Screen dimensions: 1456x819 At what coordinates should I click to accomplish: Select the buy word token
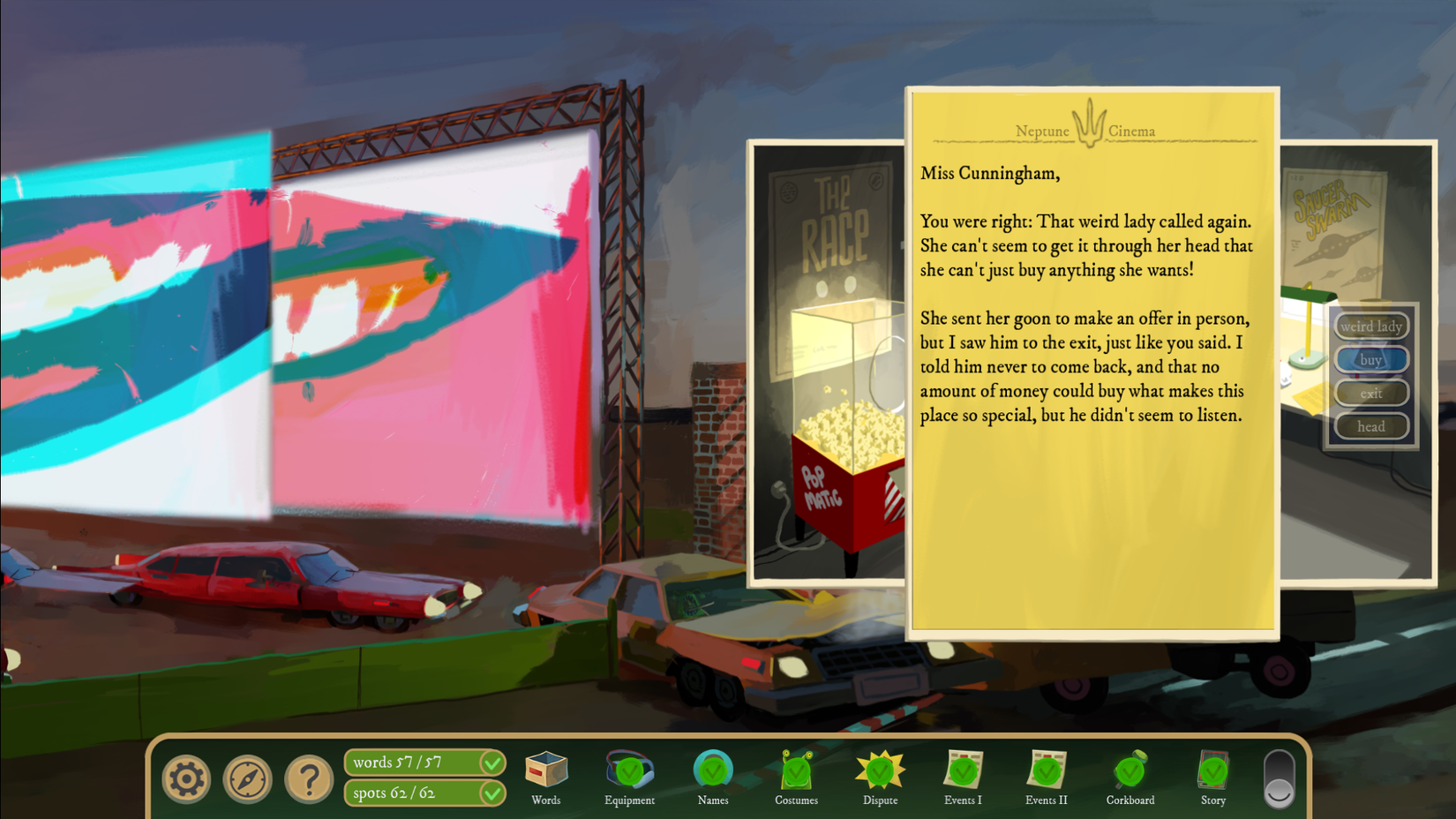(x=1370, y=359)
